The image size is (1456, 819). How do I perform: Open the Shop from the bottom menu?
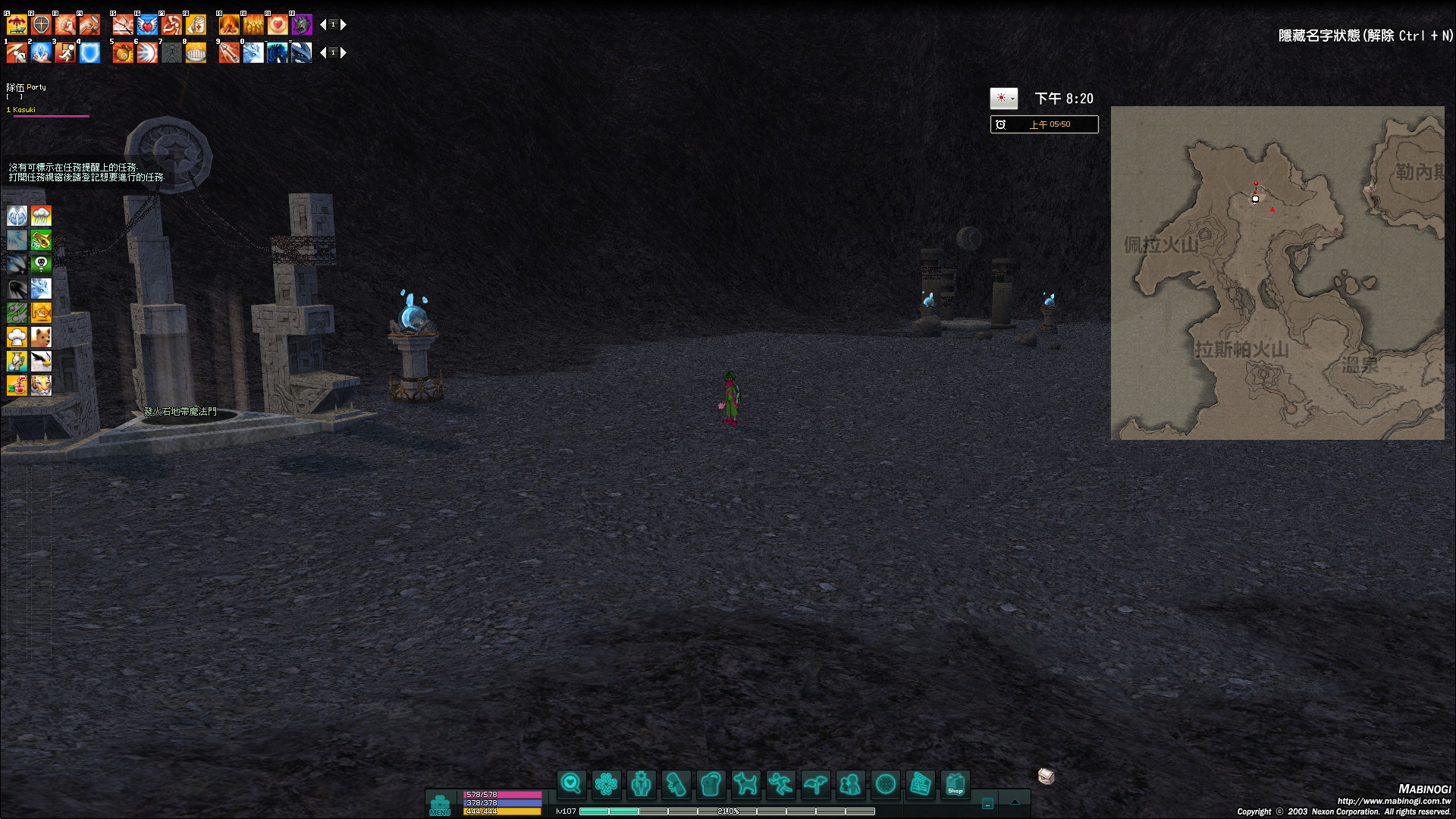(x=955, y=784)
